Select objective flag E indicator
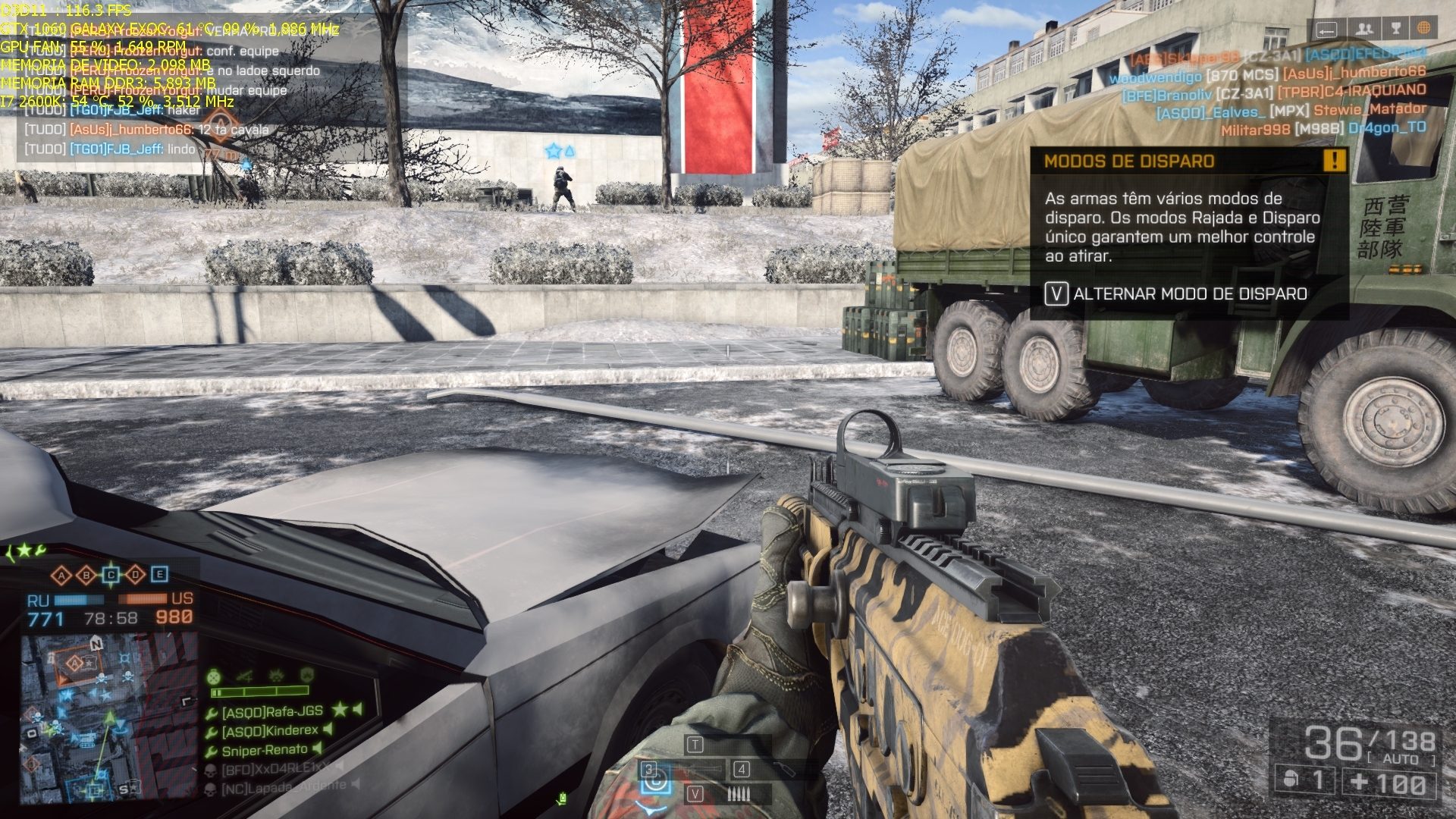This screenshot has width=1456, height=819. 159,575
